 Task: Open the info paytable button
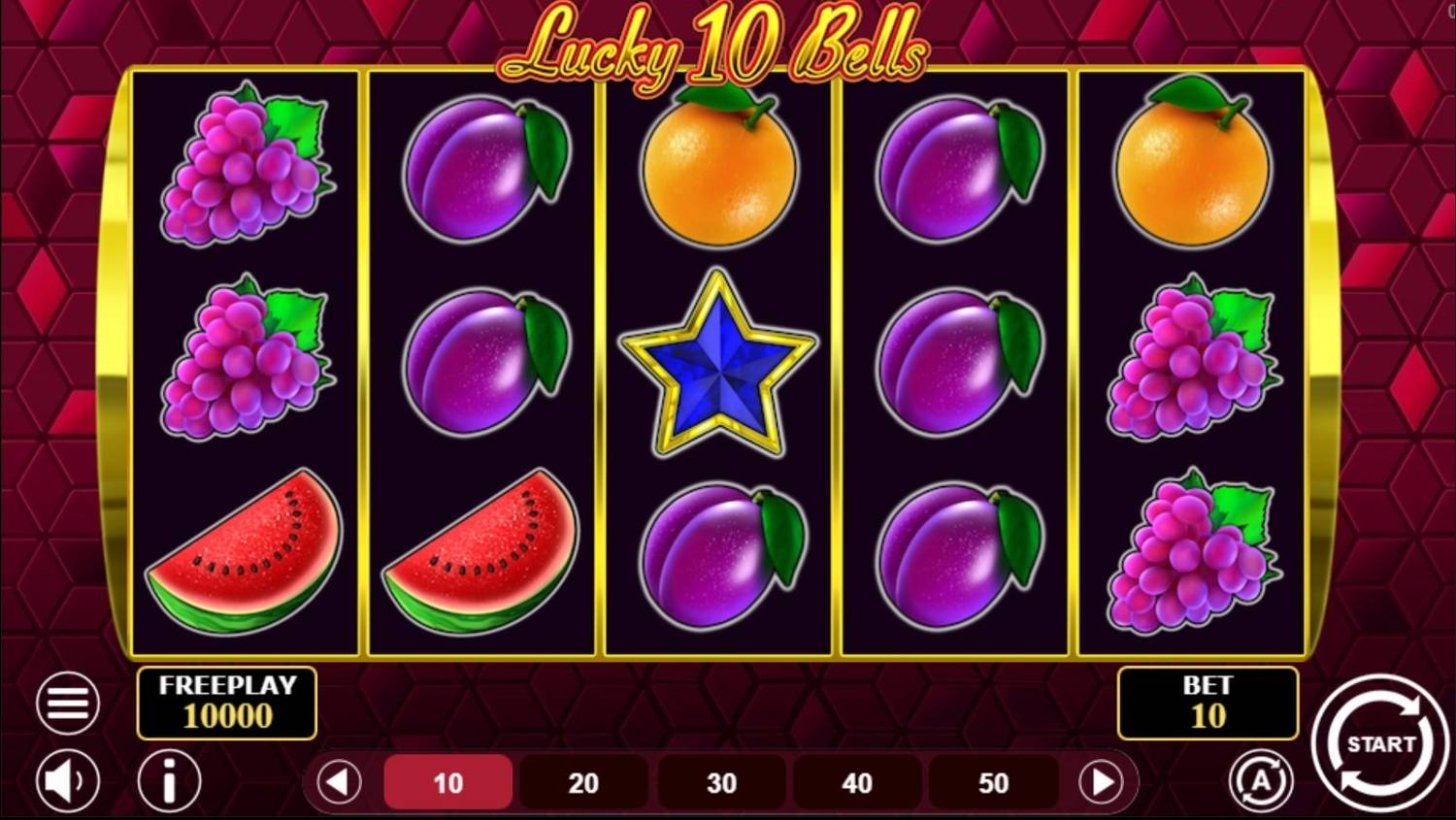[x=169, y=780]
